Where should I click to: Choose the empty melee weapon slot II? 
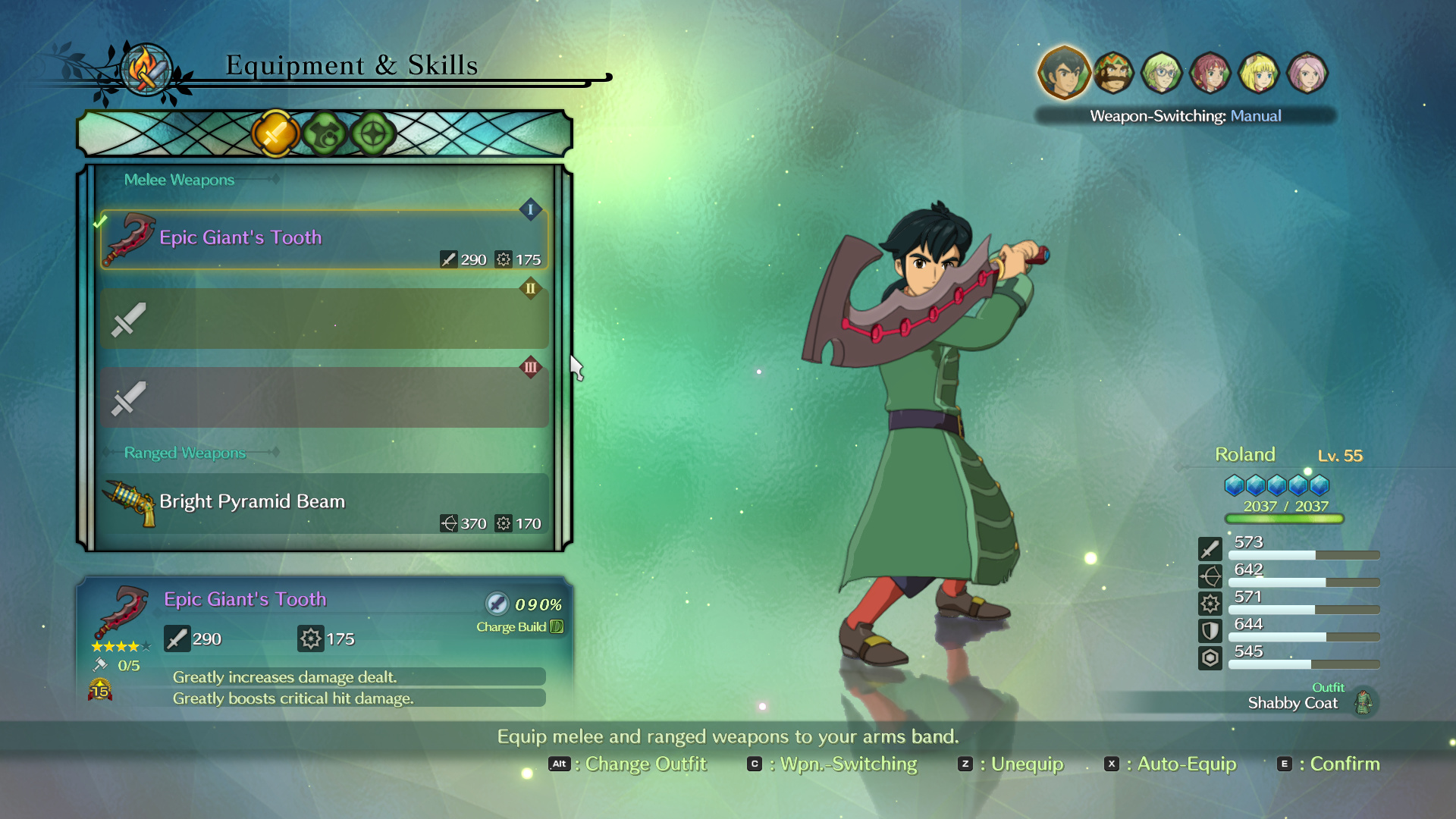pyautogui.click(x=324, y=318)
